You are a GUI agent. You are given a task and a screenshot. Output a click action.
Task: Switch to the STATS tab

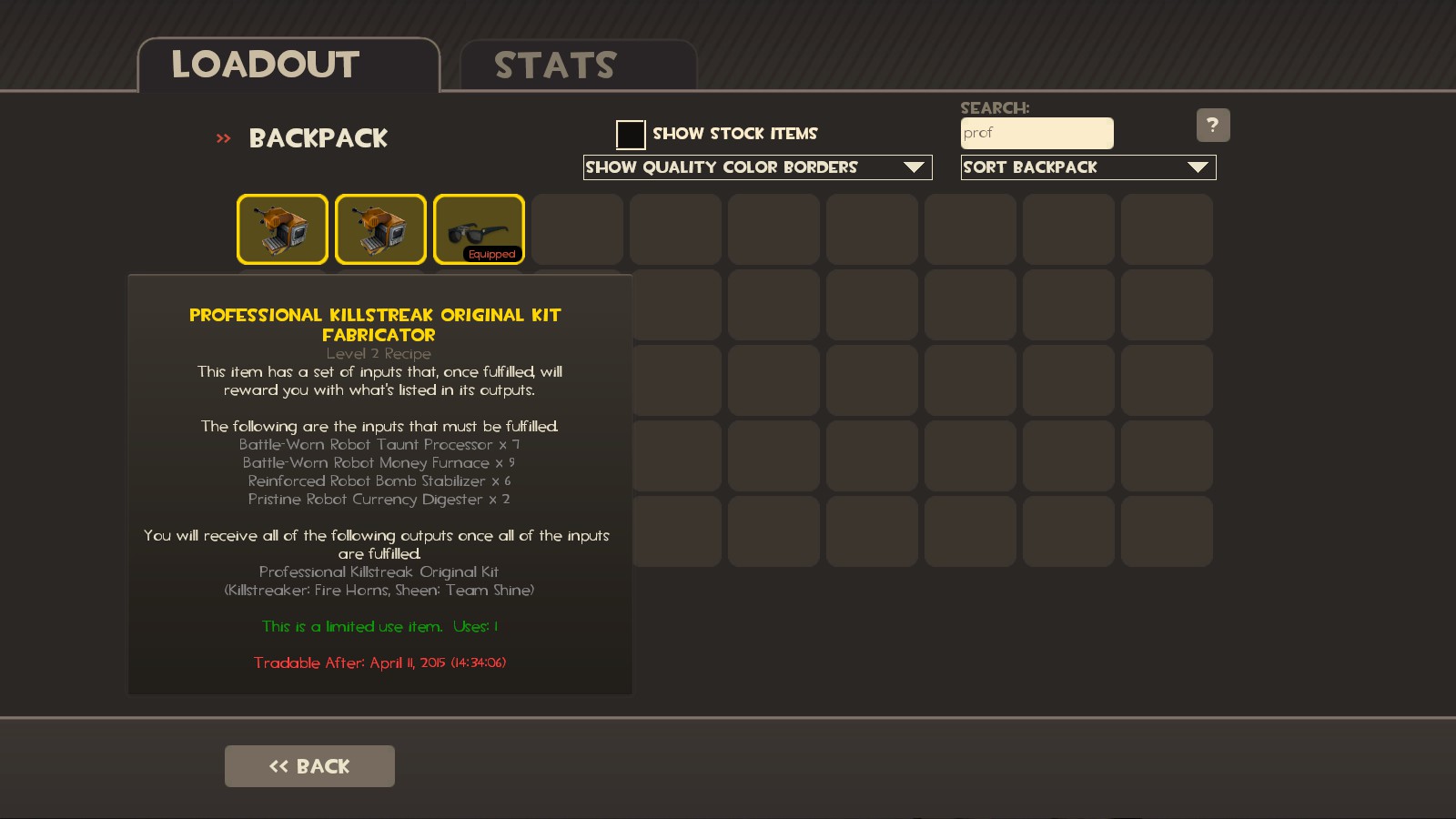click(x=555, y=64)
